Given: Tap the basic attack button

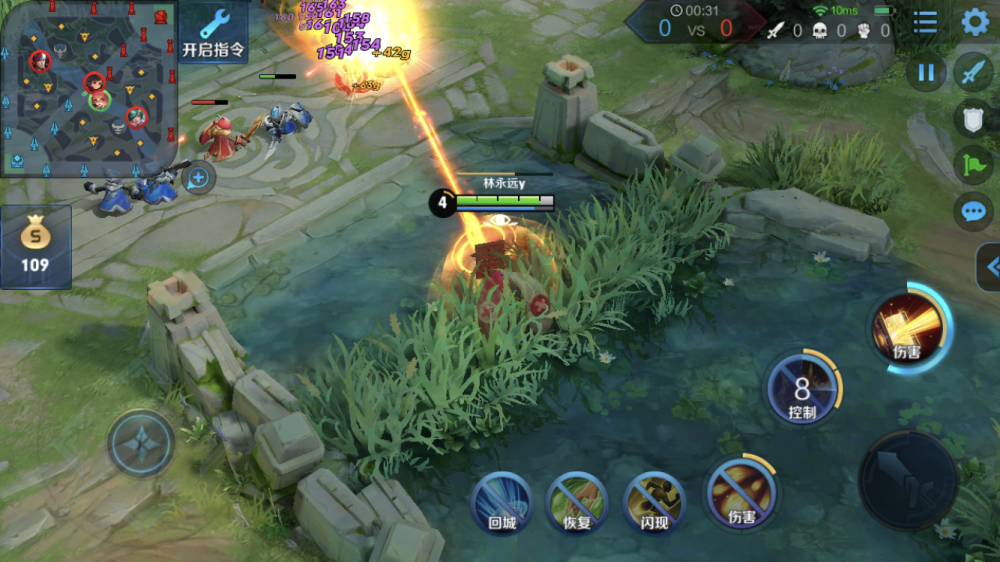Looking at the screenshot, I should pos(908,480).
